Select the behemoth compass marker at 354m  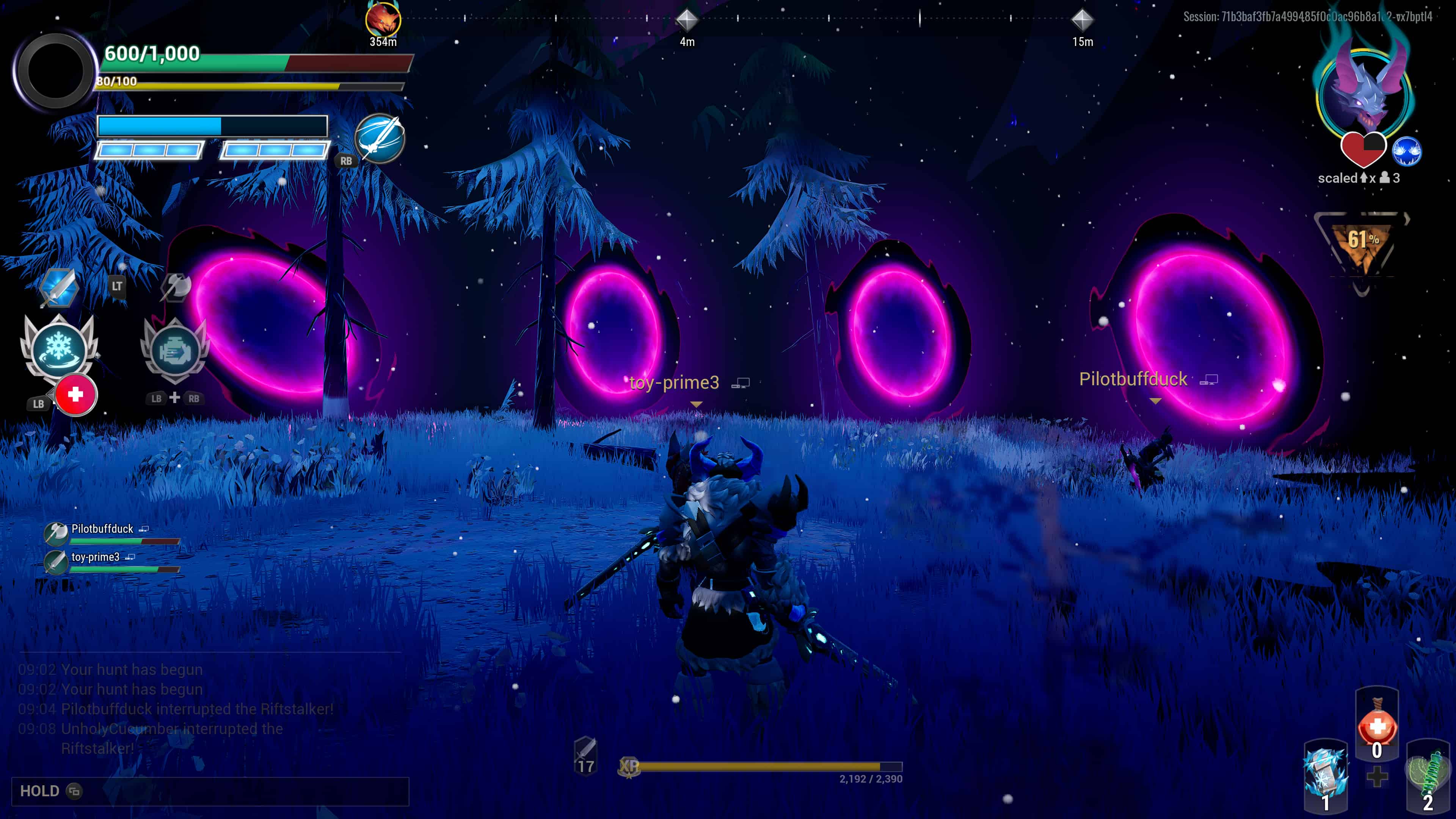coord(383,20)
